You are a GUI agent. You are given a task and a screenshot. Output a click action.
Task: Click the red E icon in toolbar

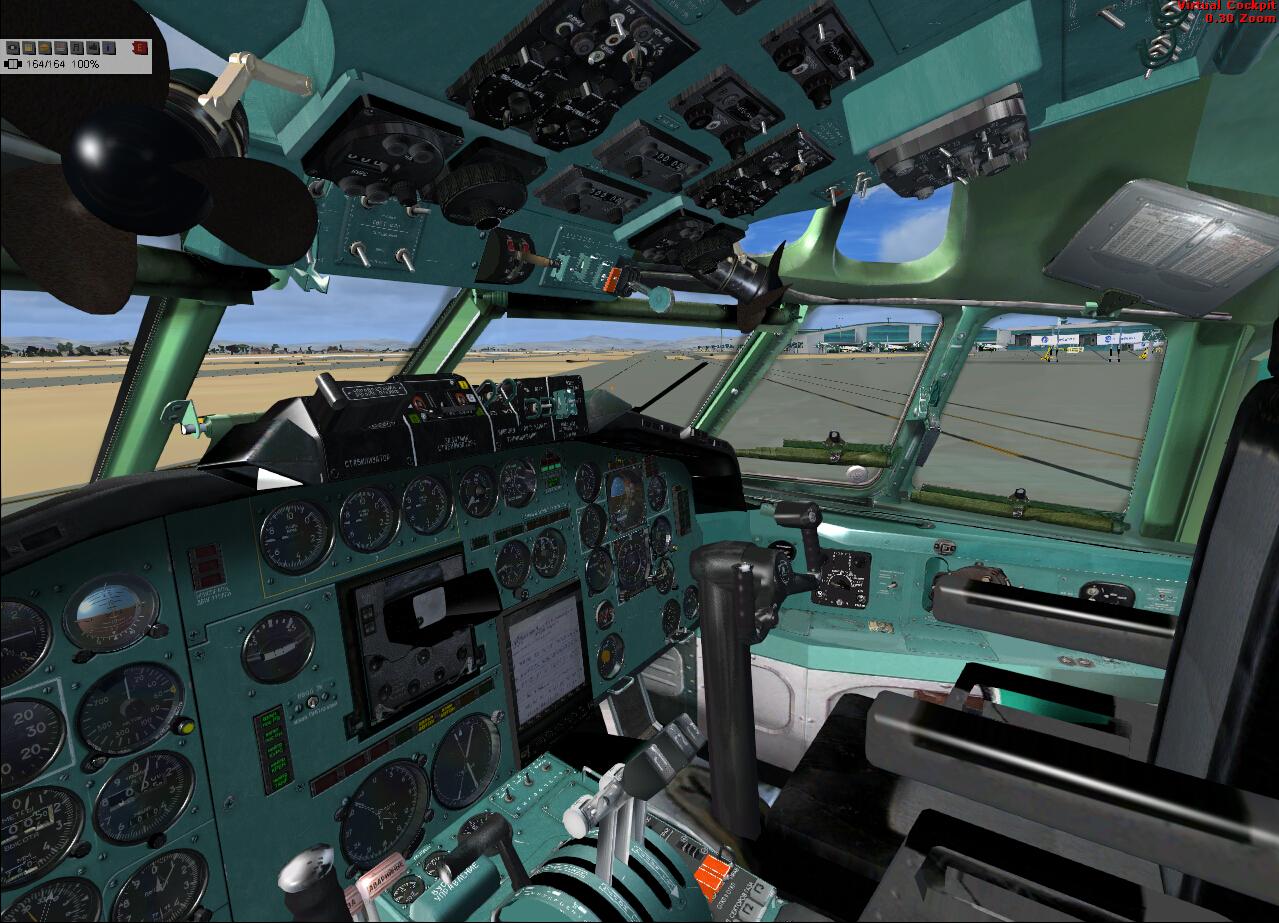(x=140, y=47)
